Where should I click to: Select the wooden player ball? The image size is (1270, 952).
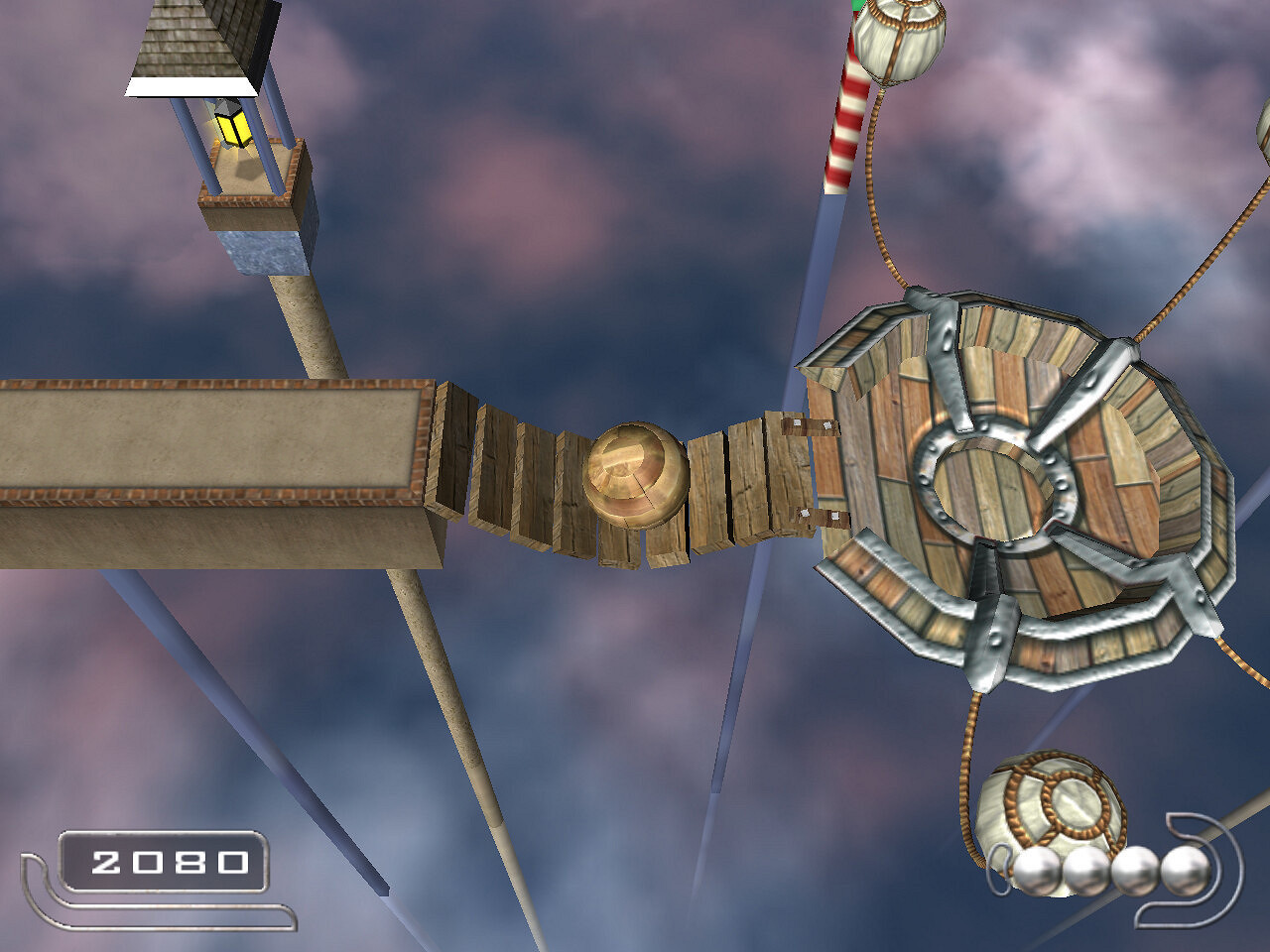(635, 476)
